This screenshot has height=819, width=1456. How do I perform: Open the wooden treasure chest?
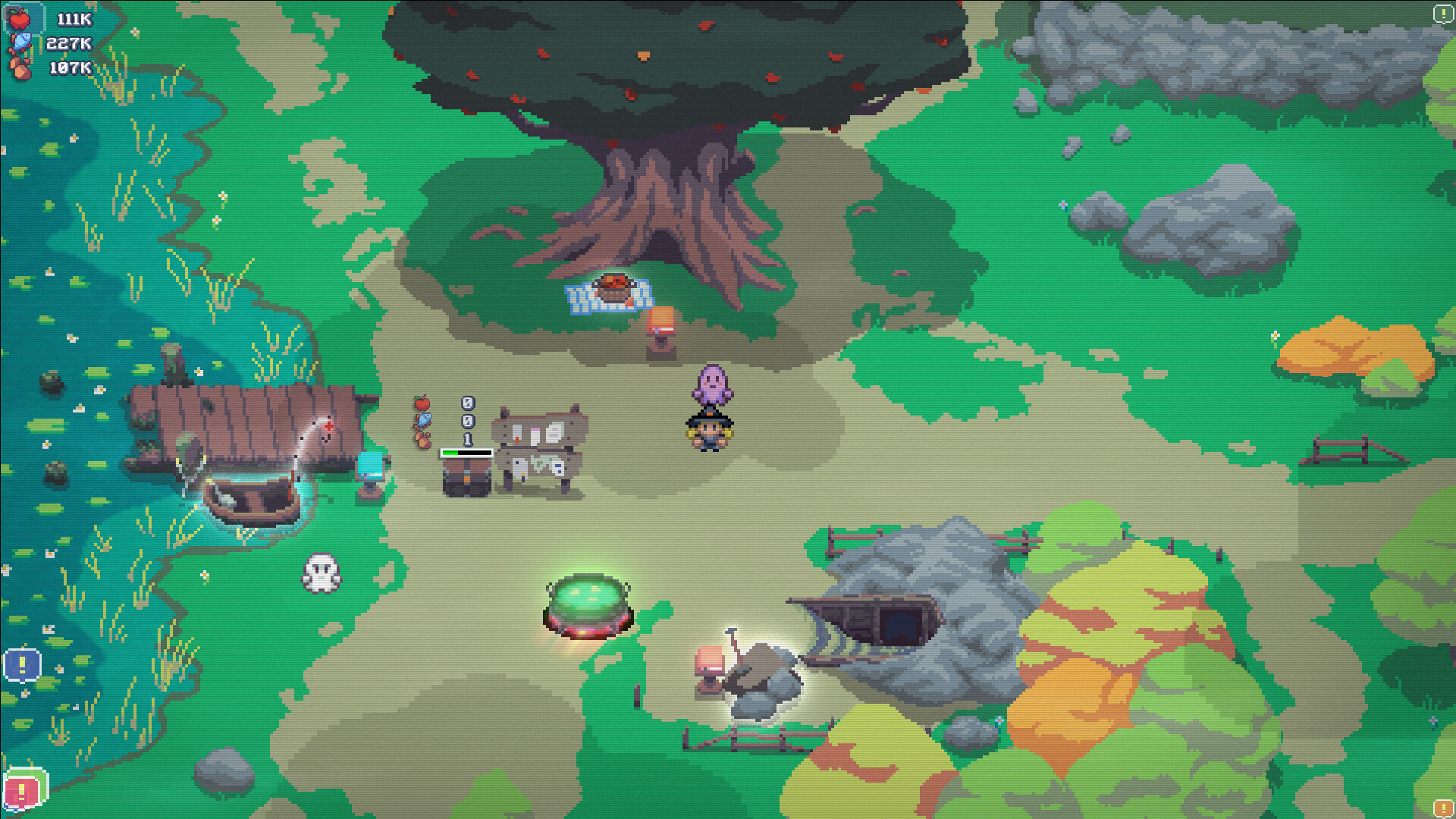(x=466, y=479)
